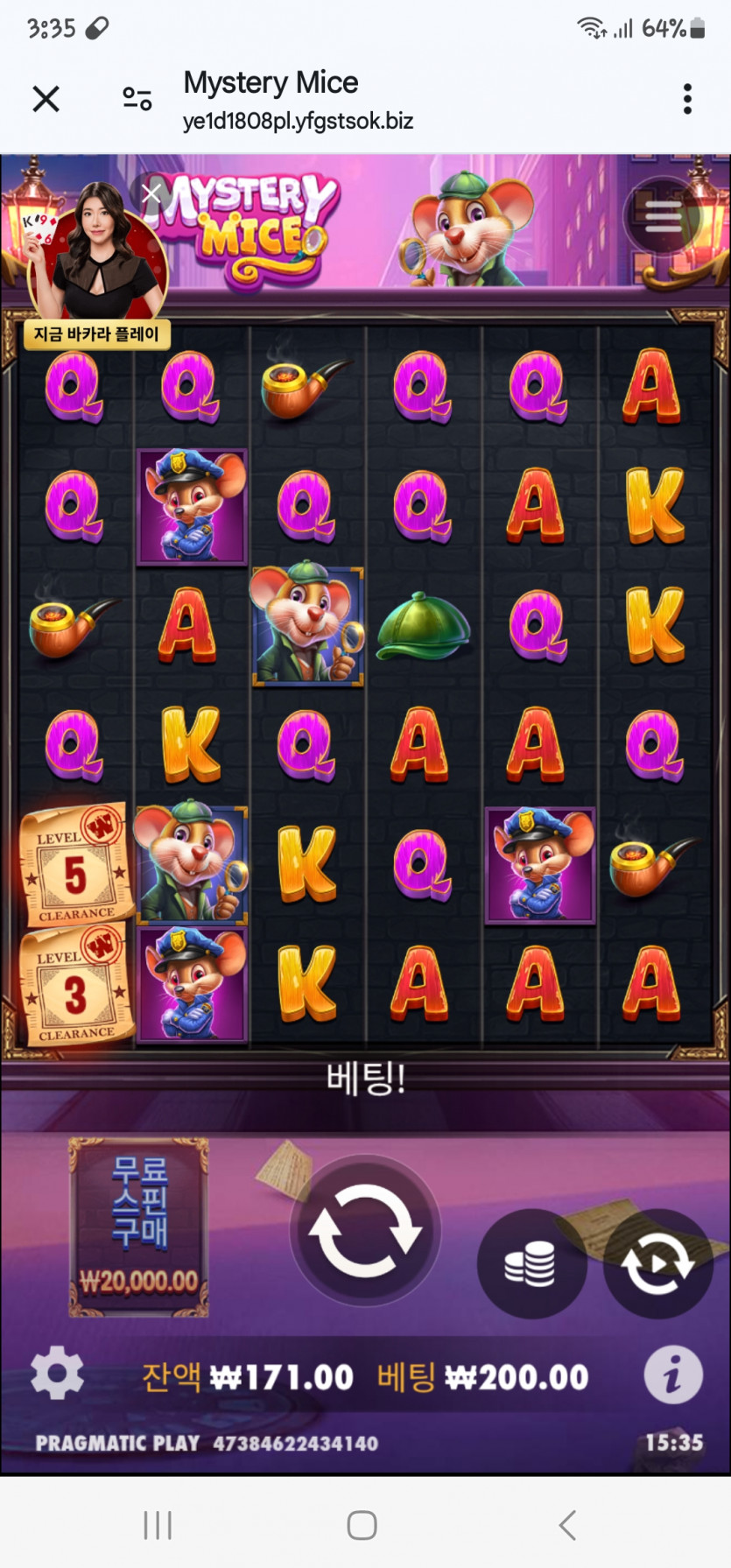Viewport: 731px width, 1568px height.
Task: Open the bet amount coin stack
Action: click(x=531, y=1263)
